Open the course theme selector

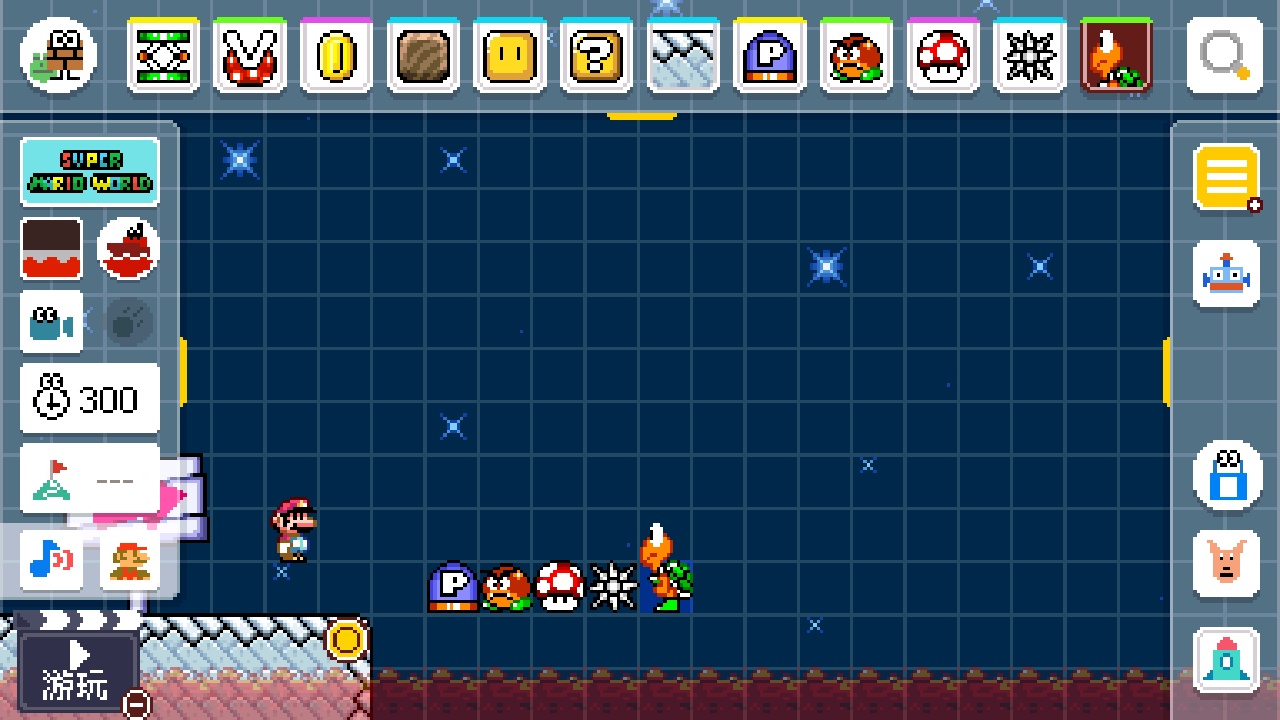point(51,248)
